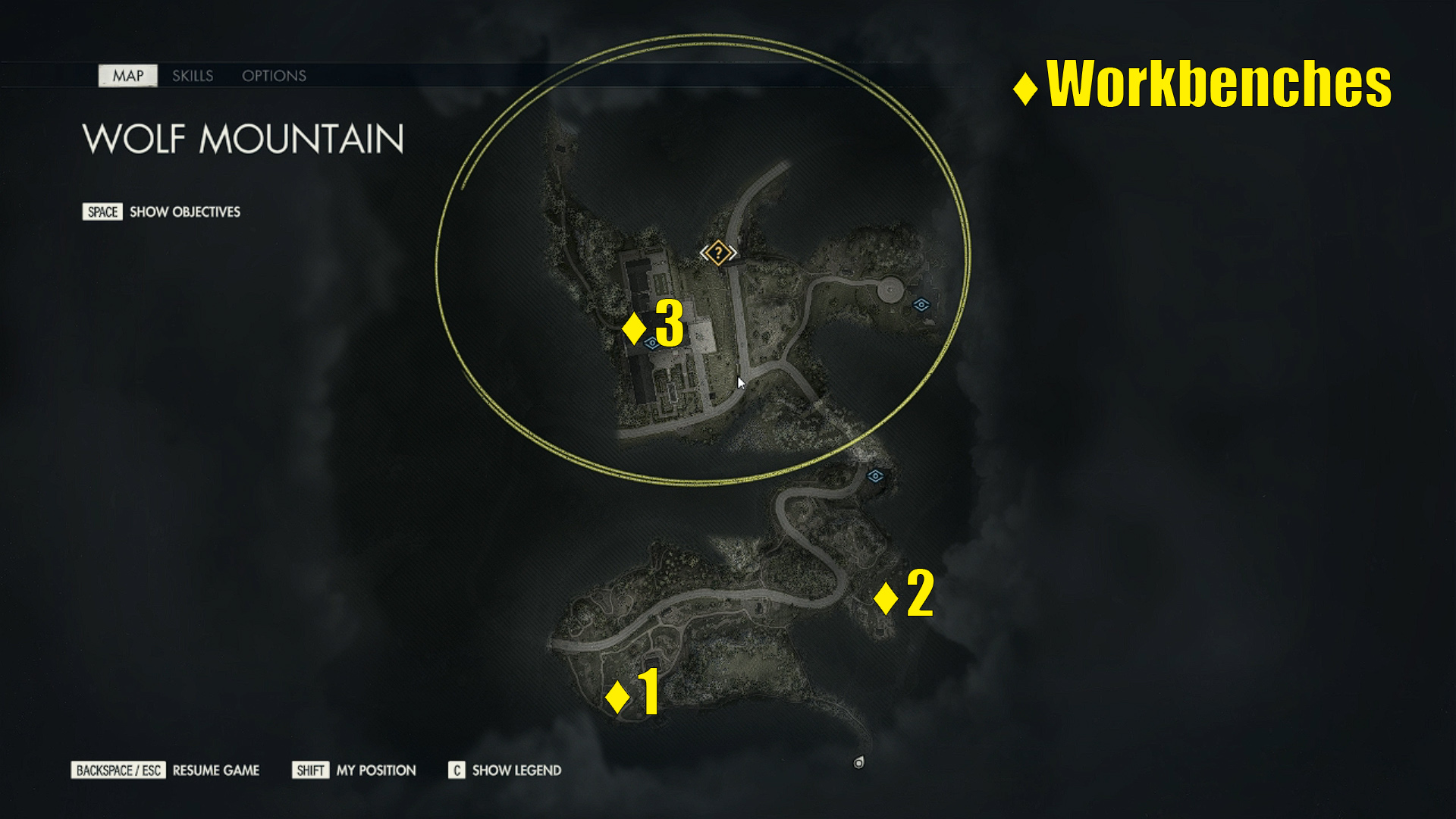This screenshot has width=1456, height=819.
Task: Click the Workbenches legend diamond icon
Action: 1024,87
